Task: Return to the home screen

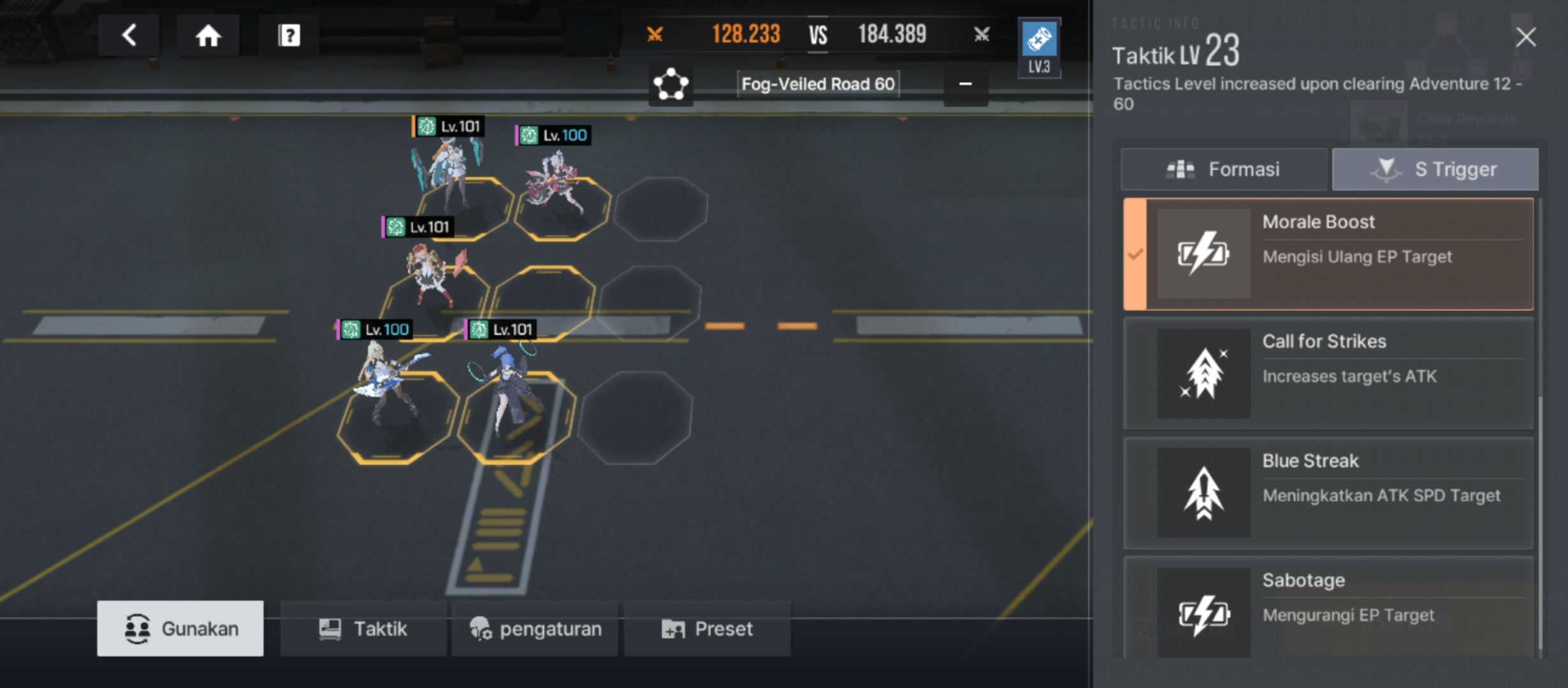Action: 208,36
